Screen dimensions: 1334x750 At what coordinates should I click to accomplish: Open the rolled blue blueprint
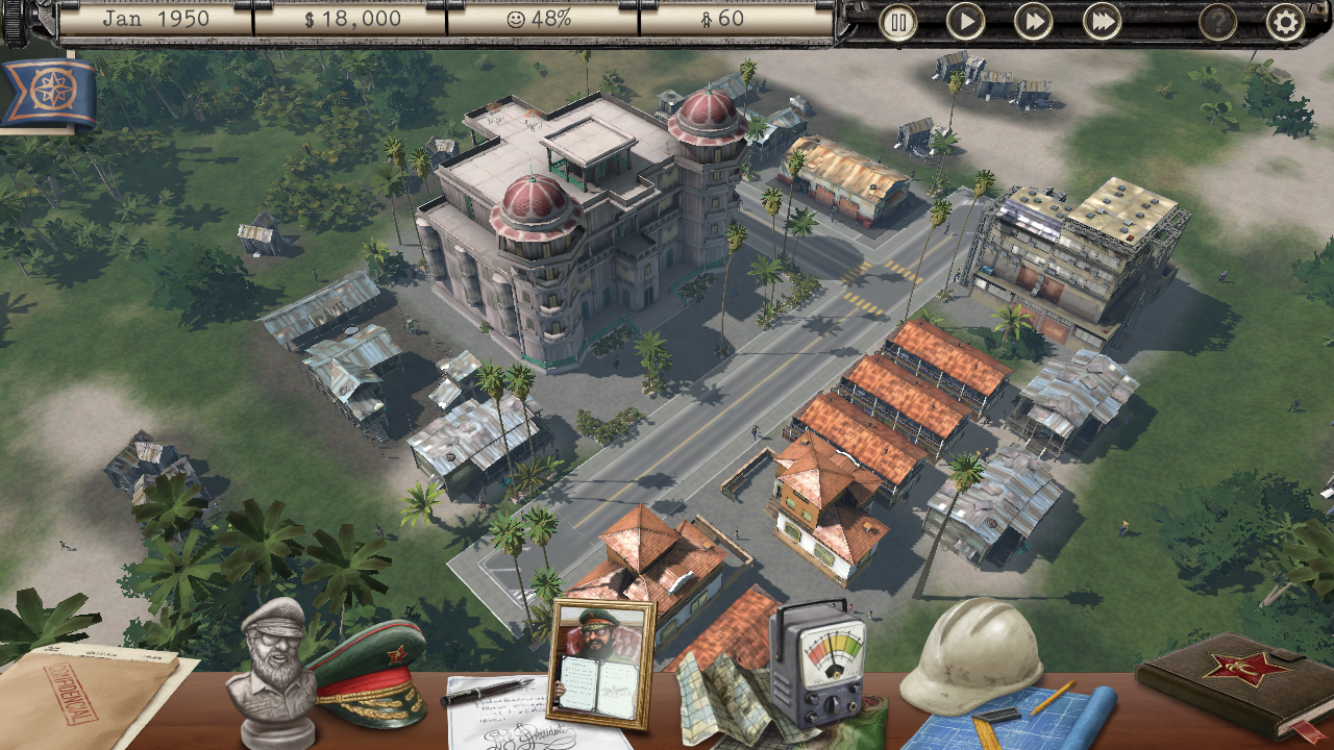pos(1040,717)
